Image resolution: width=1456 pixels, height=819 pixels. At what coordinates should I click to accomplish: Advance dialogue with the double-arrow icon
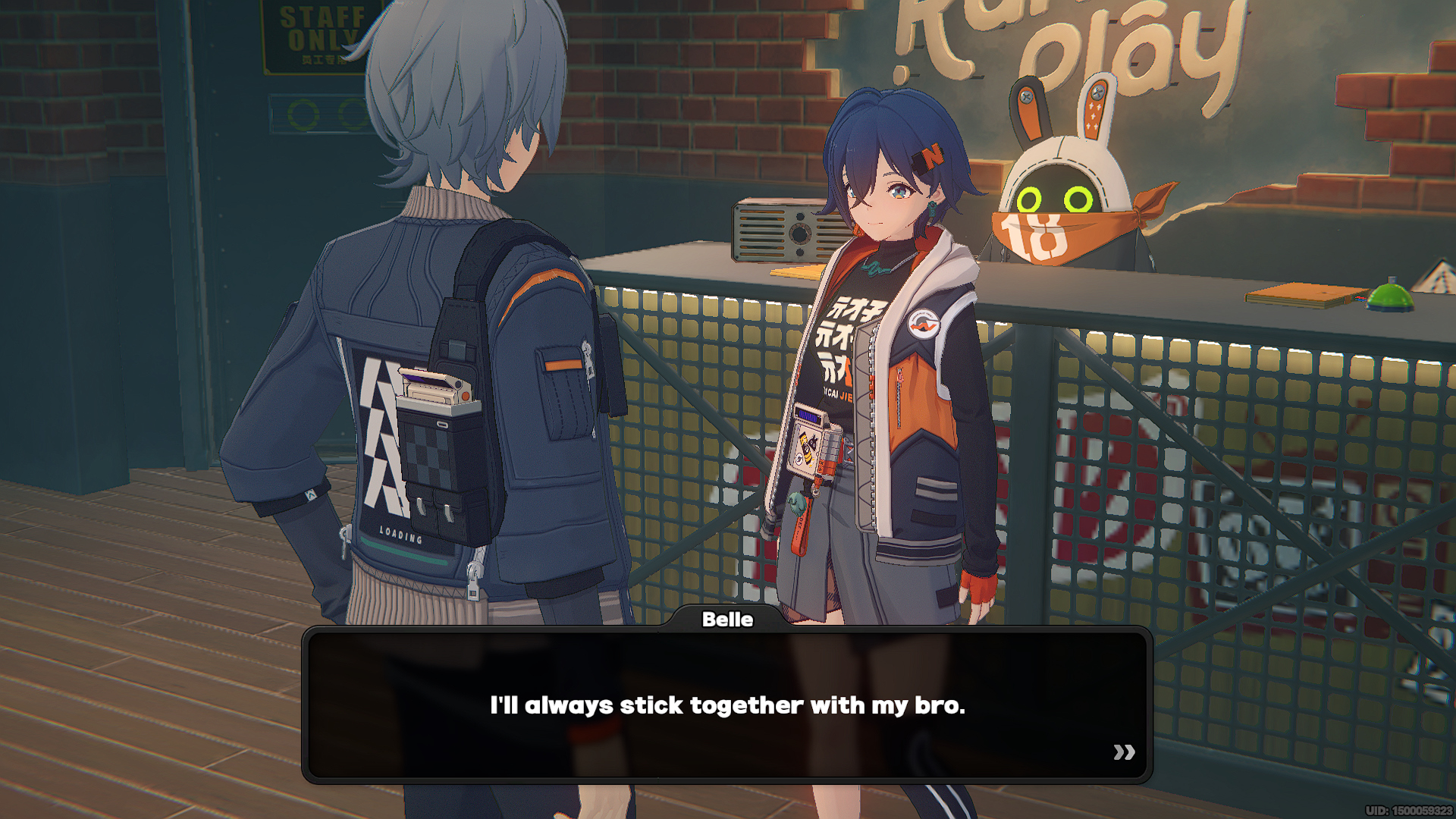[1124, 752]
